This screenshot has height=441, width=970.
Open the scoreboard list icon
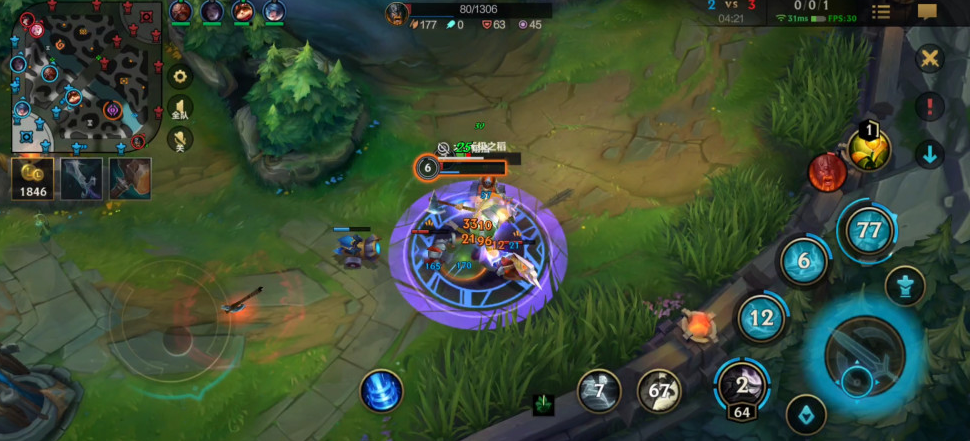click(x=881, y=12)
